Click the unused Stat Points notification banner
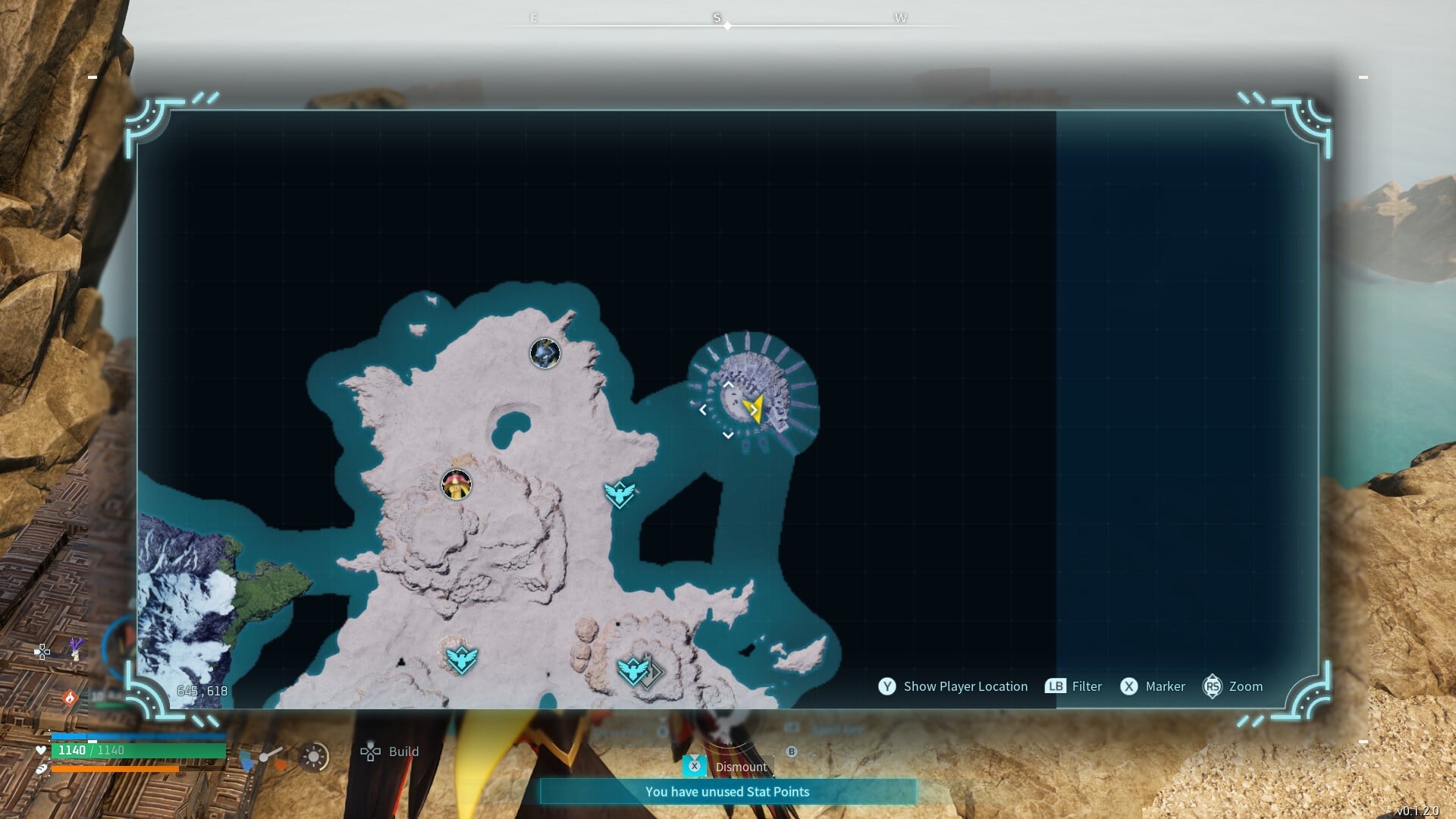The width and height of the screenshot is (1456, 819). click(726, 791)
